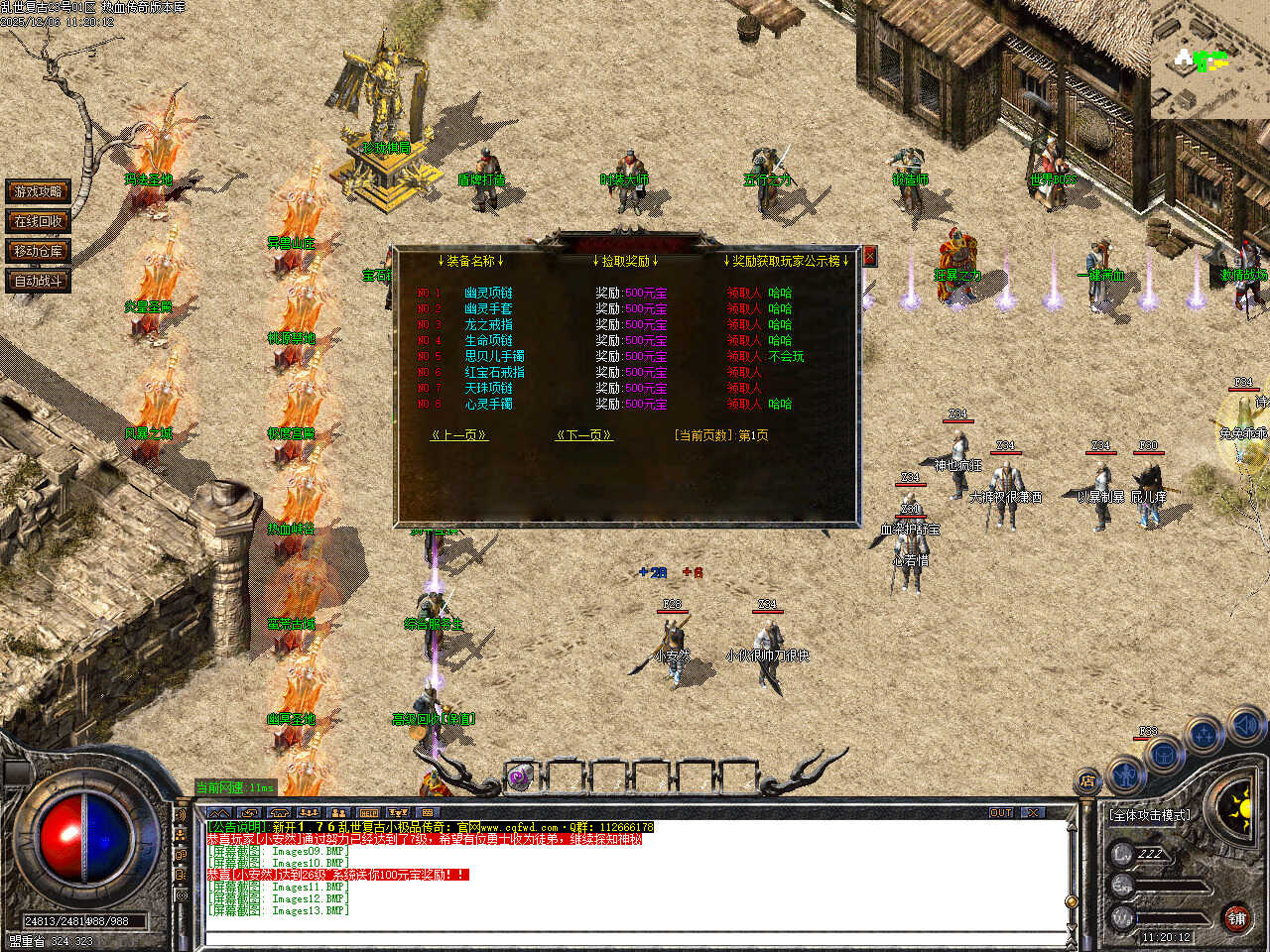Viewport: 1270px width, 952px height.
Task: Click the chat input field
Action: click(x=635, y=937)
